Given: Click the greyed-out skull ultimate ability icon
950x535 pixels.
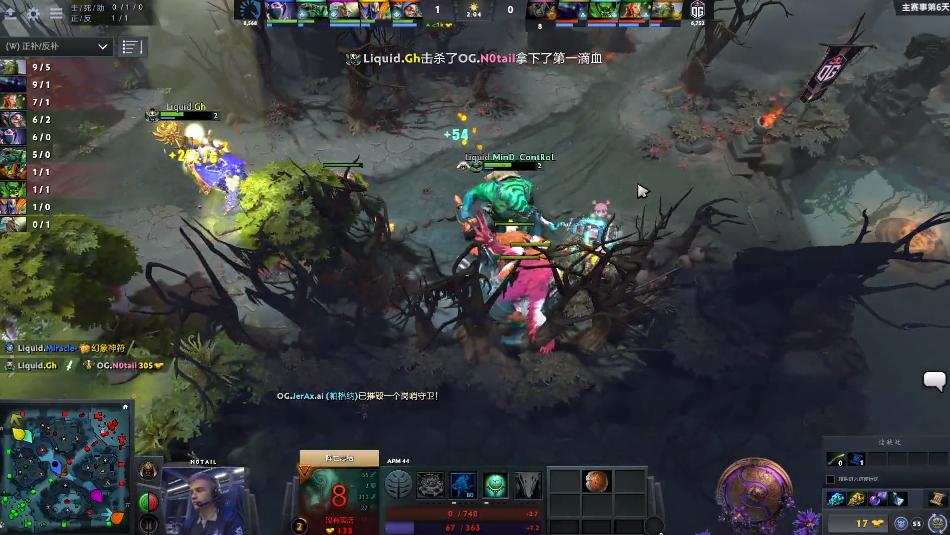Looking at the screenshot, I should (528, 484).
